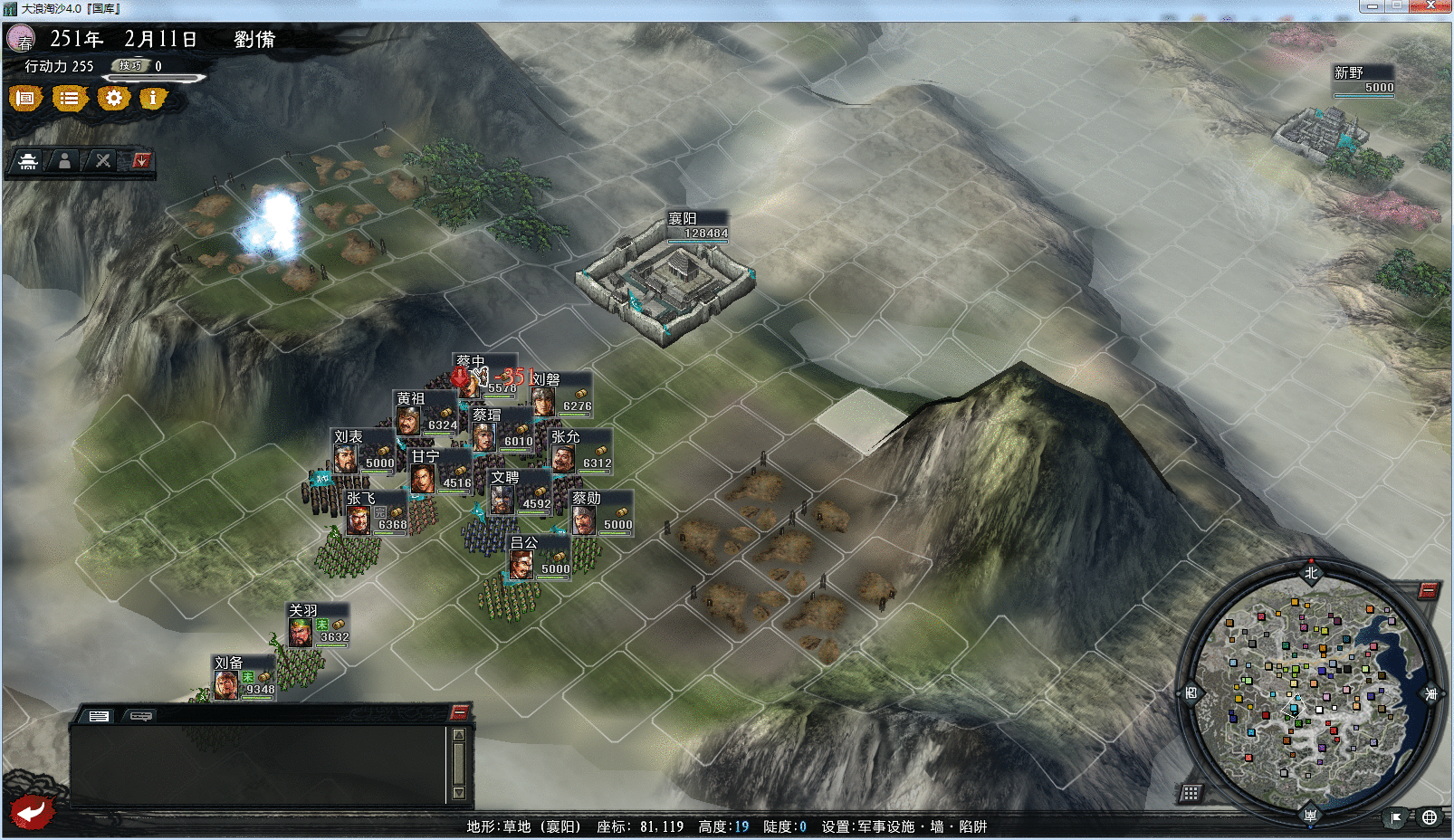Image resolution: width=1454 pixels, height=840 pixels.
Task: Switch to the crossed swords tab
Action: [103, 161]
